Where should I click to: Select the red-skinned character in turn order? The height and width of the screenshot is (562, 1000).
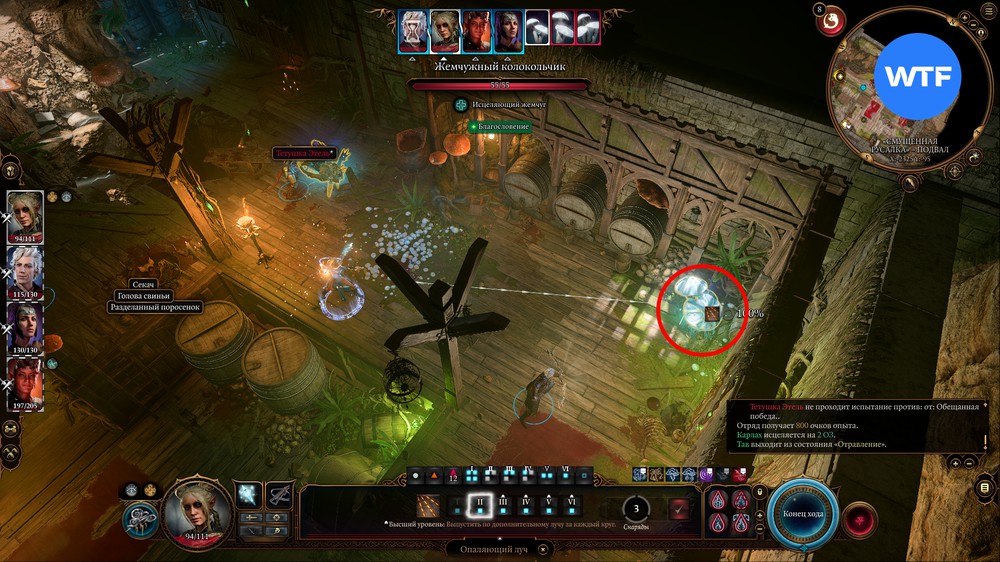(475, 31)
